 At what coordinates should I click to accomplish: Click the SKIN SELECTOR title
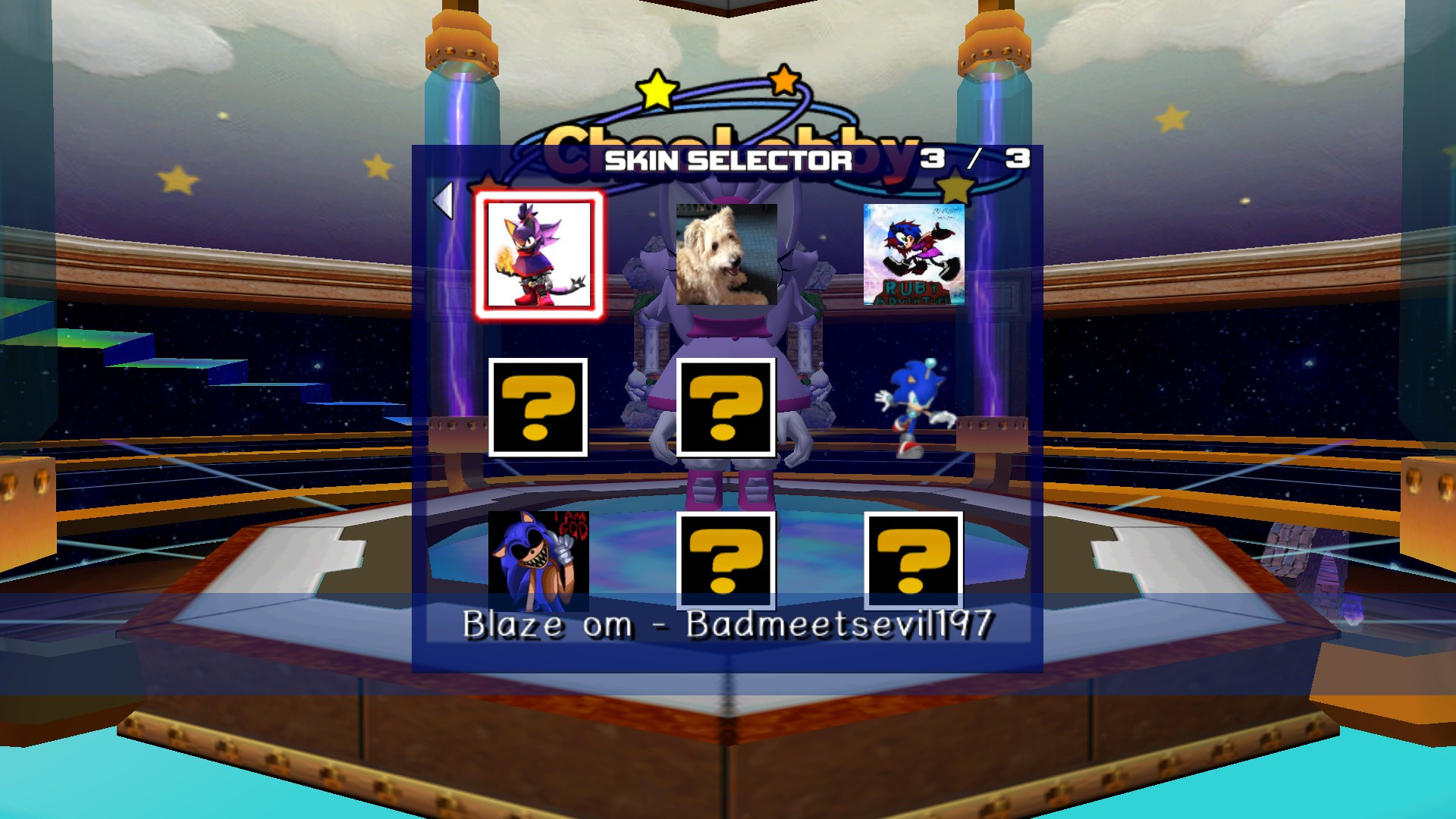[728, 159]
